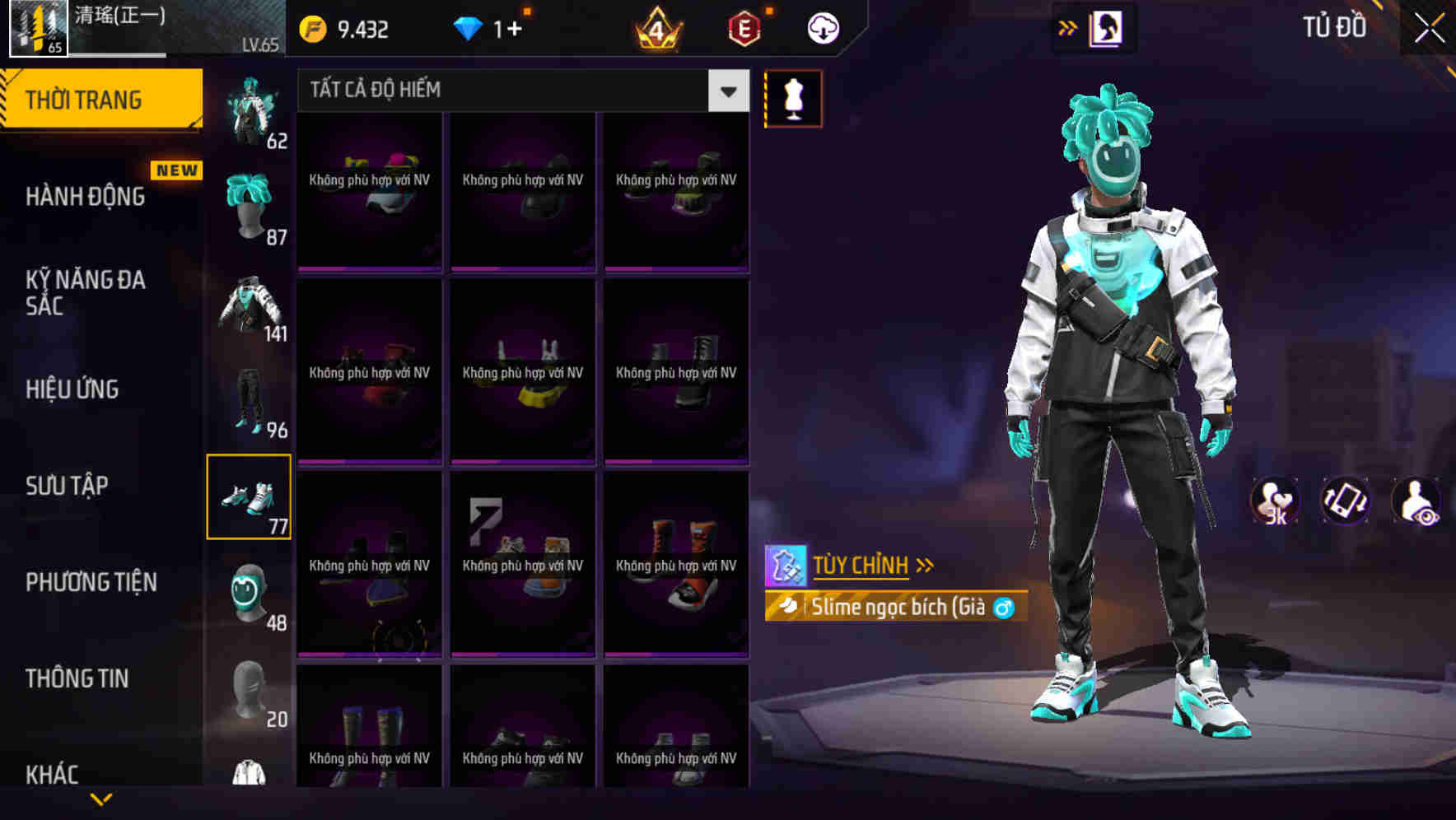Select the mannequin display icon above the character preview
The image size is (1456, 820).
[x=791, y=98]
